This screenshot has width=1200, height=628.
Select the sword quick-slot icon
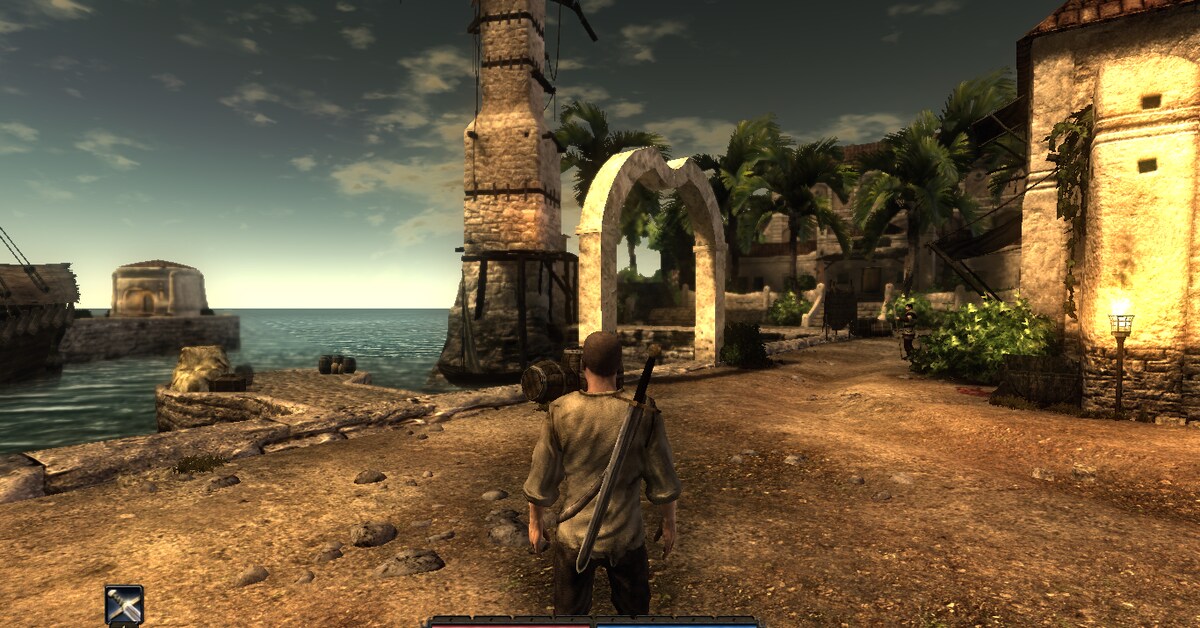pos(124,605)
